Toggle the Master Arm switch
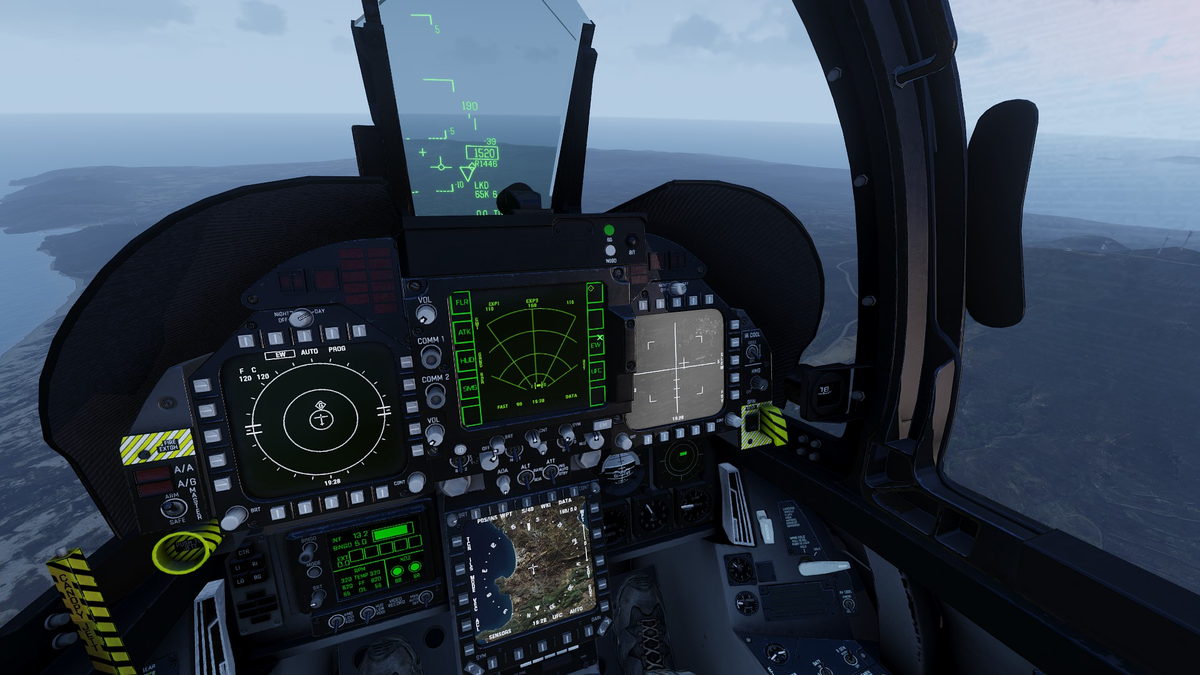 pyautogui.click(x=174, y=506)
